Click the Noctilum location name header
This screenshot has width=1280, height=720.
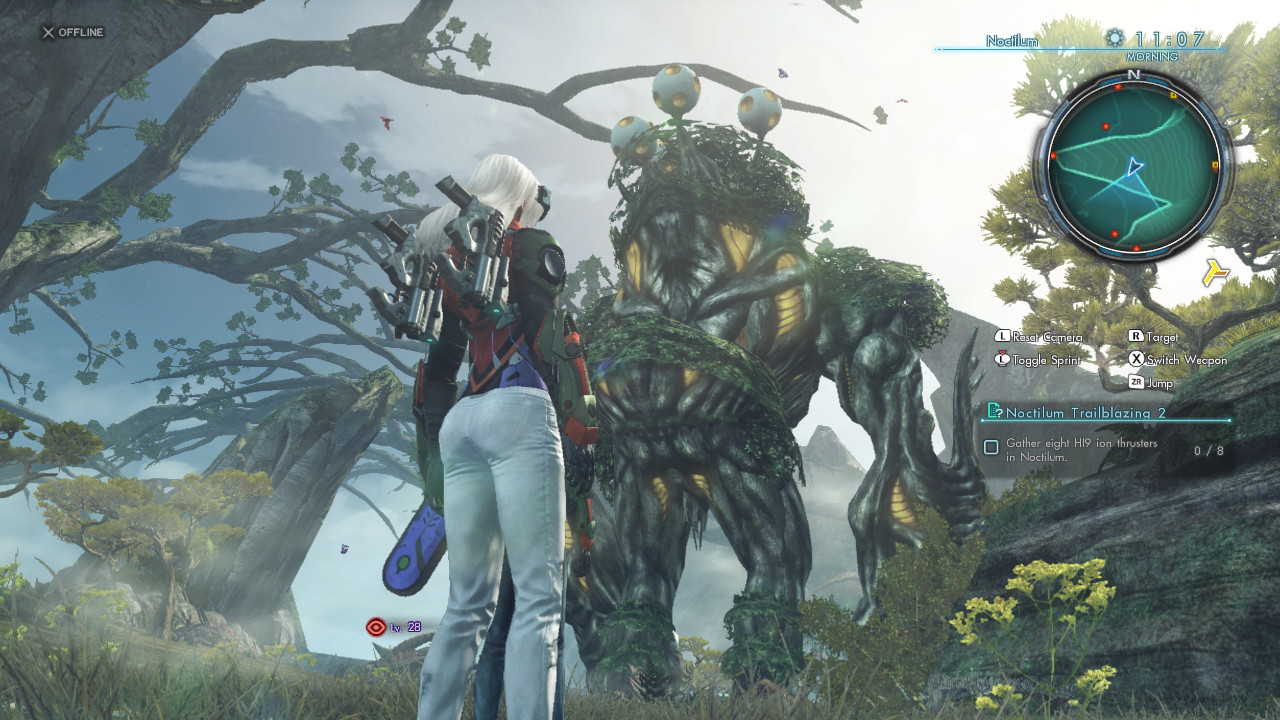(1011, 41)
